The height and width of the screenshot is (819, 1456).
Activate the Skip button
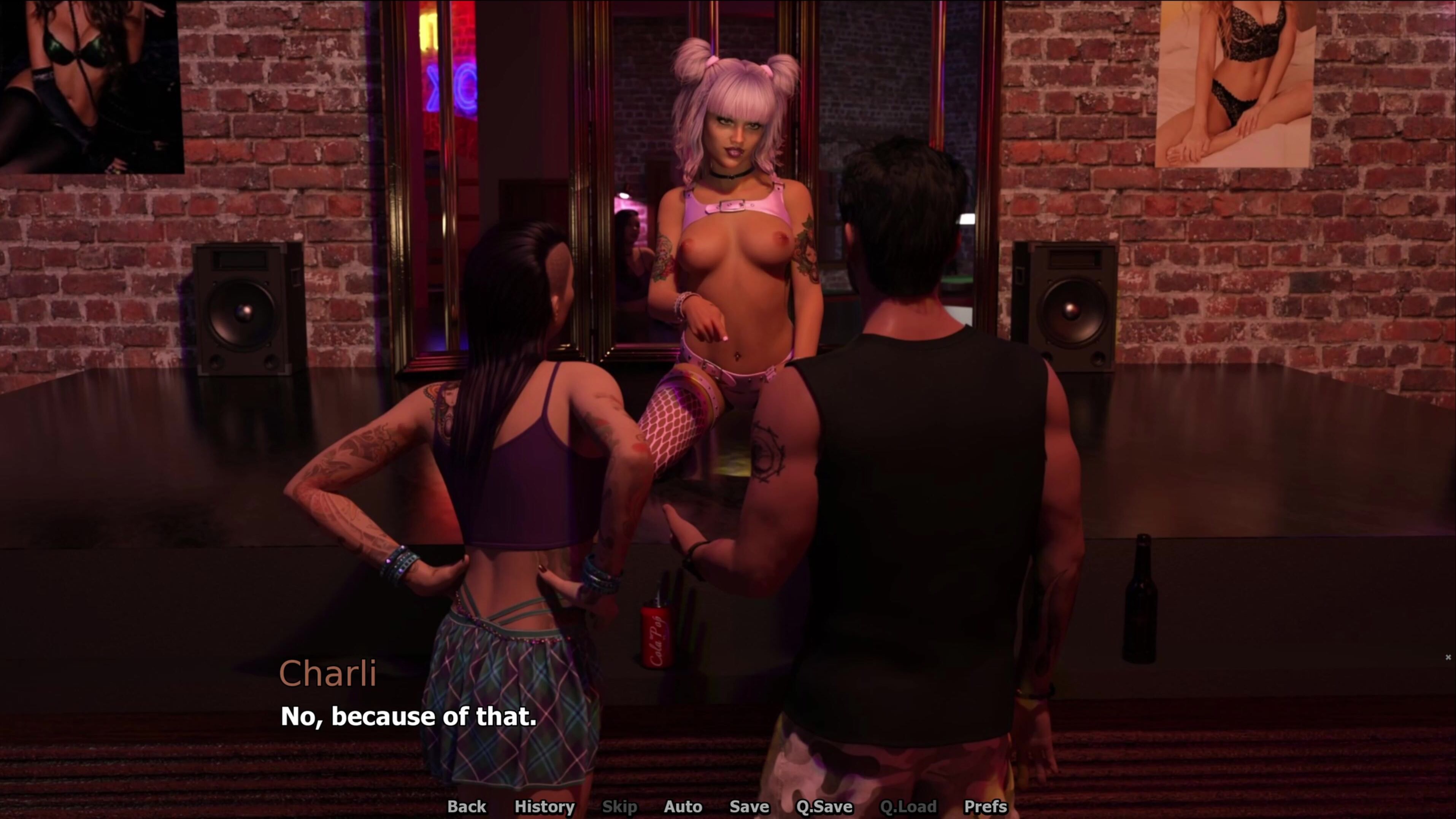pos(619,806)
